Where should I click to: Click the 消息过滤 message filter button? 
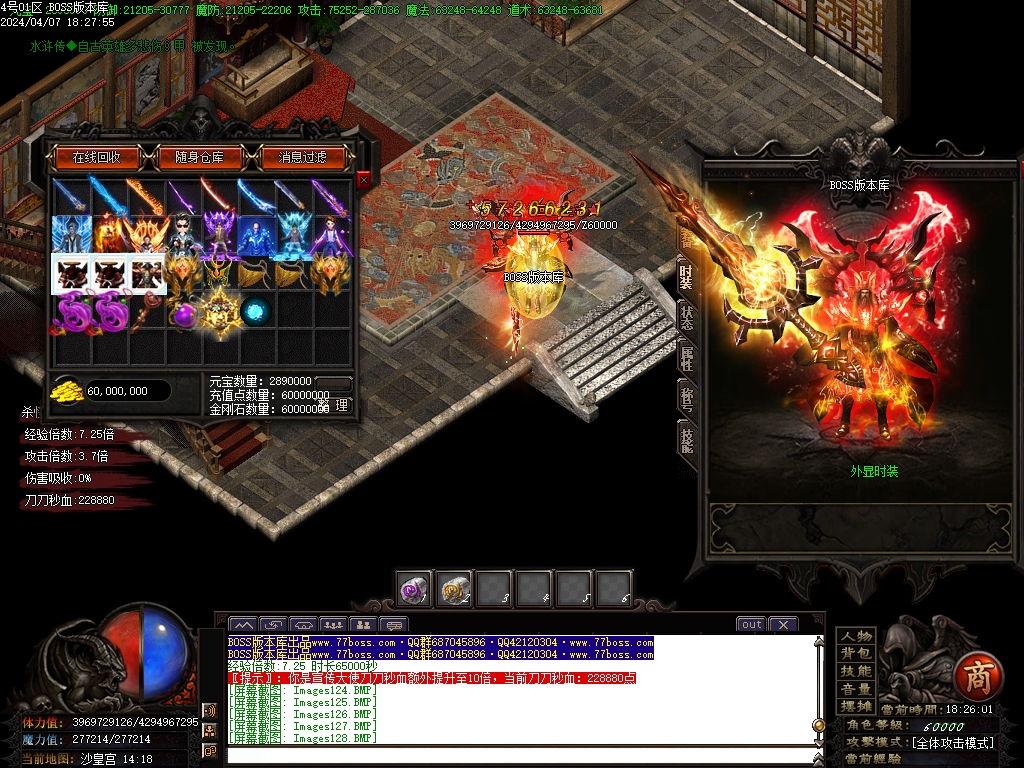[x=303, y=157]
